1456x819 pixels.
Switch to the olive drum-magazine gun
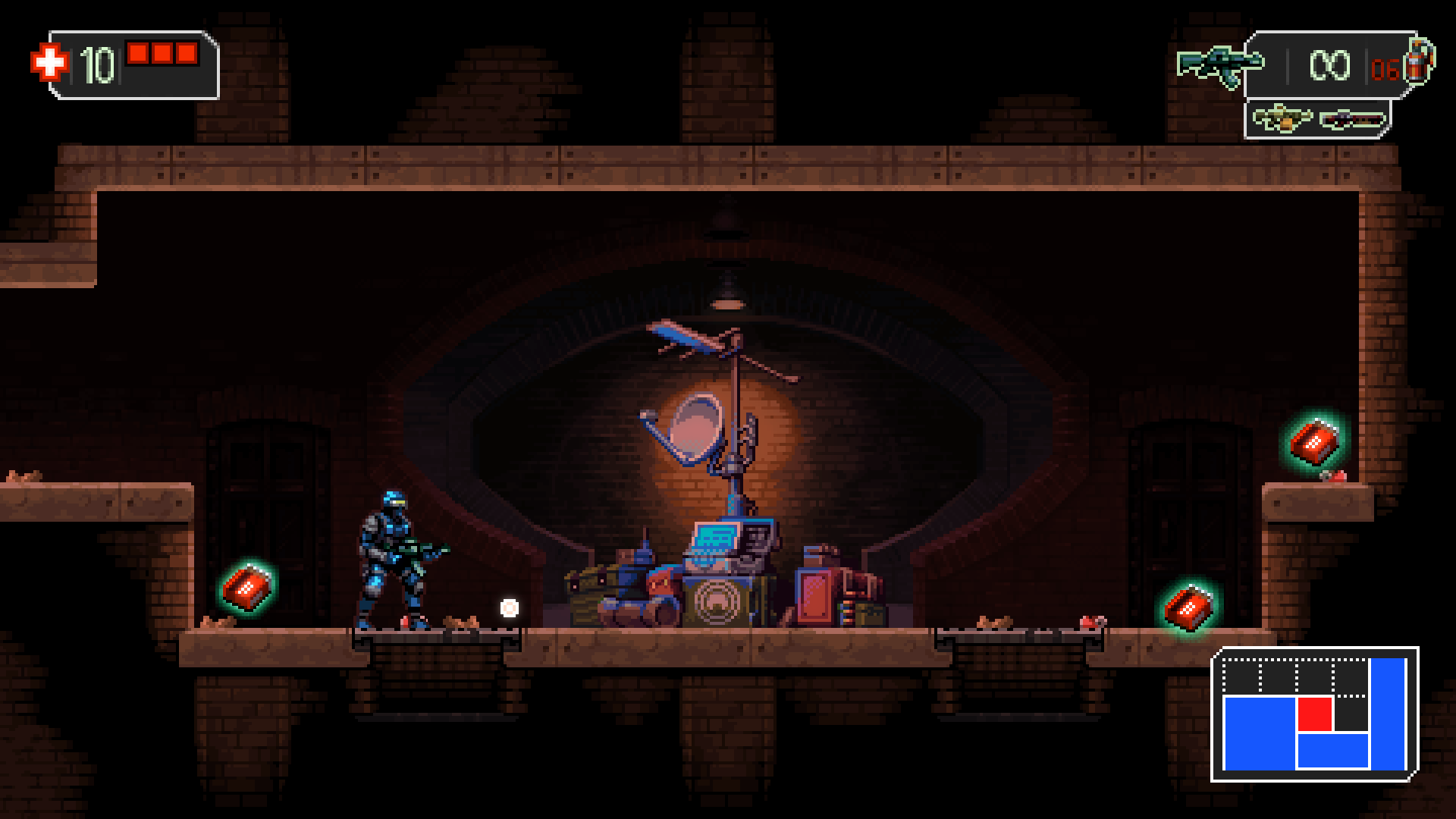[x=1280, y=119]
